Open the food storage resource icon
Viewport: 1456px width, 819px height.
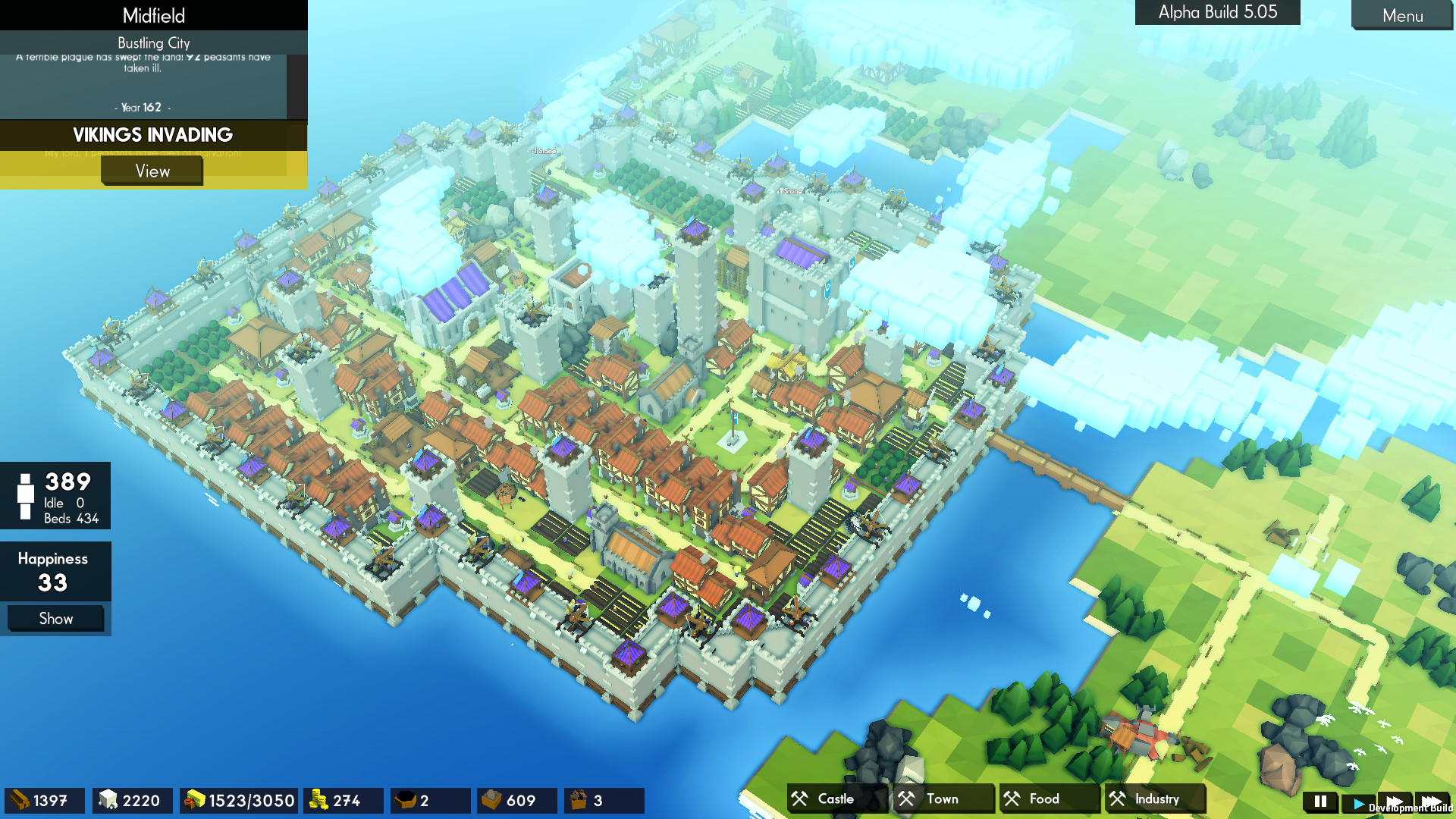point(194,800)
